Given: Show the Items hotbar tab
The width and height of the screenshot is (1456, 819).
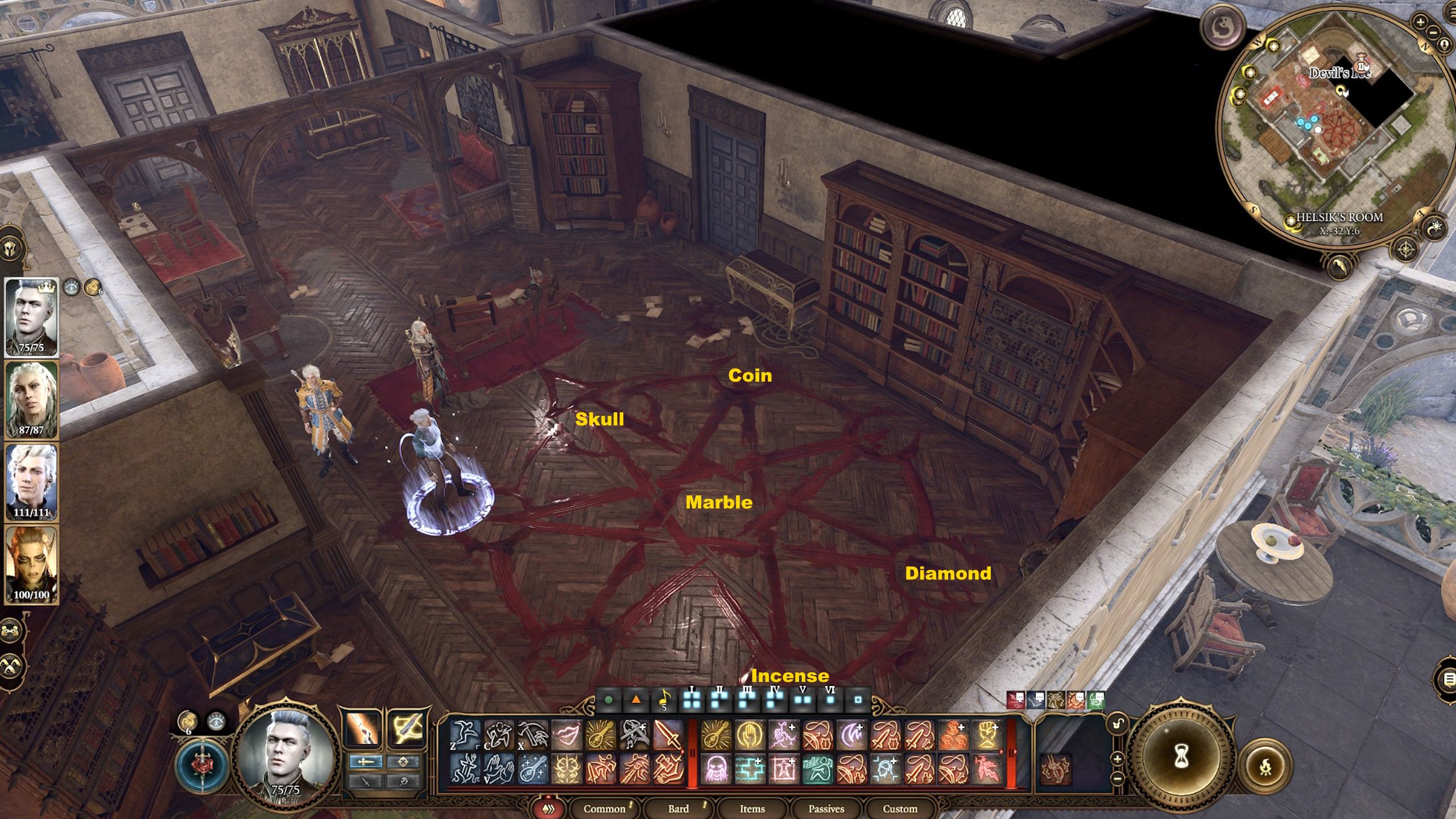Looking at the screenshot, I should coord(752,808).
